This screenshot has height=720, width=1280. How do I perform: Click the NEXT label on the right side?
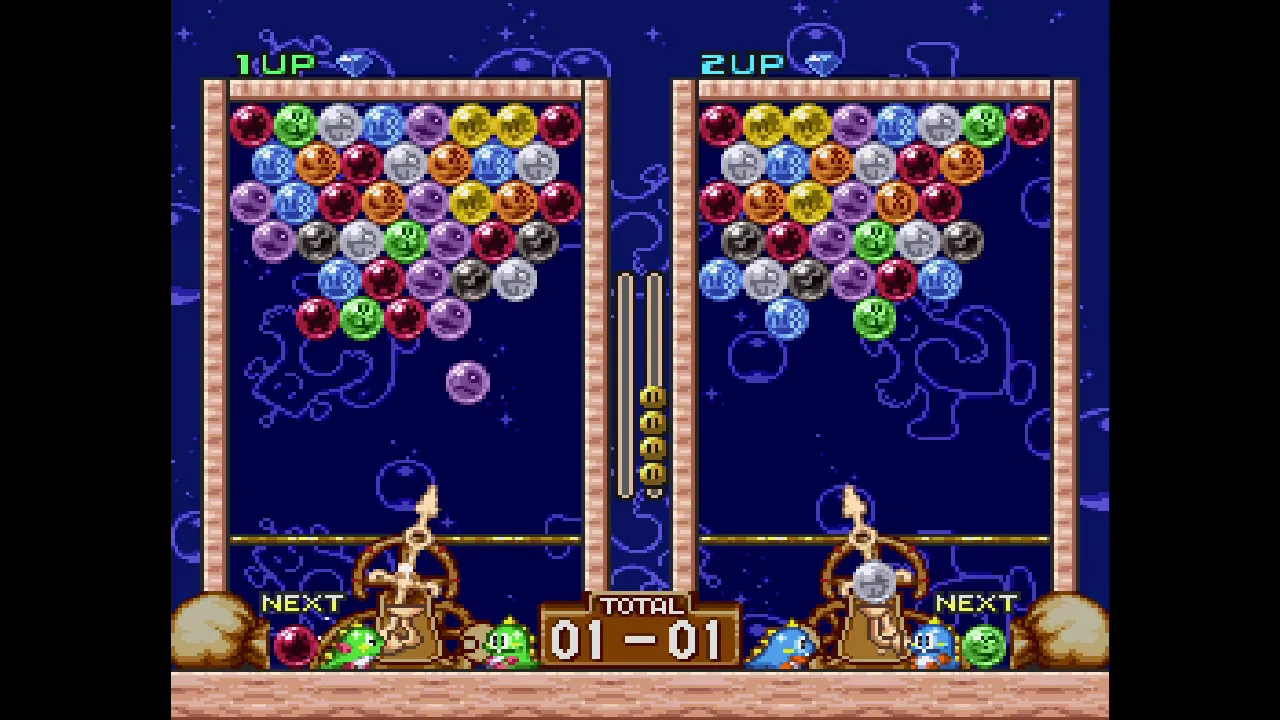point(978,604)
